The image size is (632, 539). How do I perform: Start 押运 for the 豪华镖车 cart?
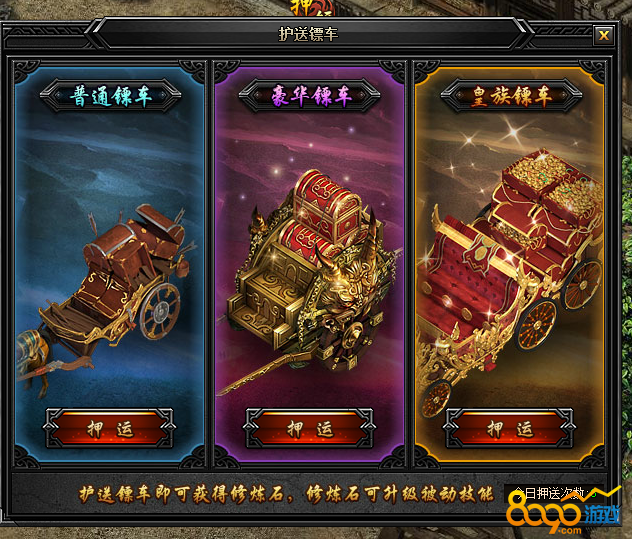click(309, 429)
